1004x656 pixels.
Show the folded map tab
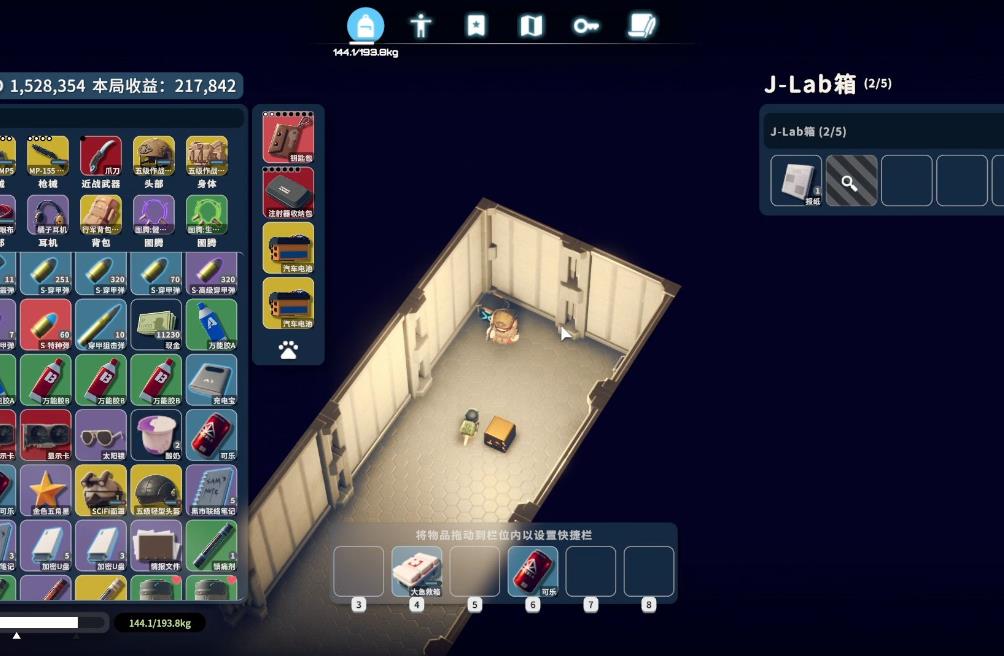pos(531,26)
